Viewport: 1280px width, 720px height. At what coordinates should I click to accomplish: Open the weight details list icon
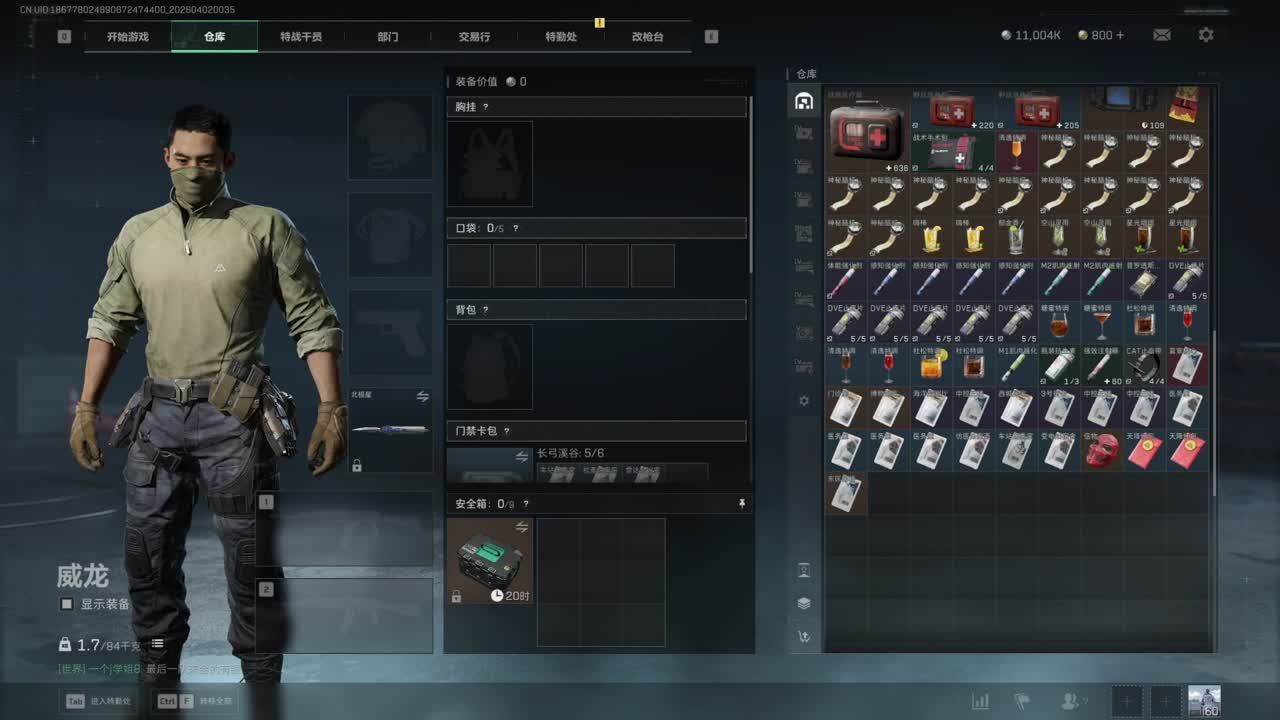[x=157, y=644]
